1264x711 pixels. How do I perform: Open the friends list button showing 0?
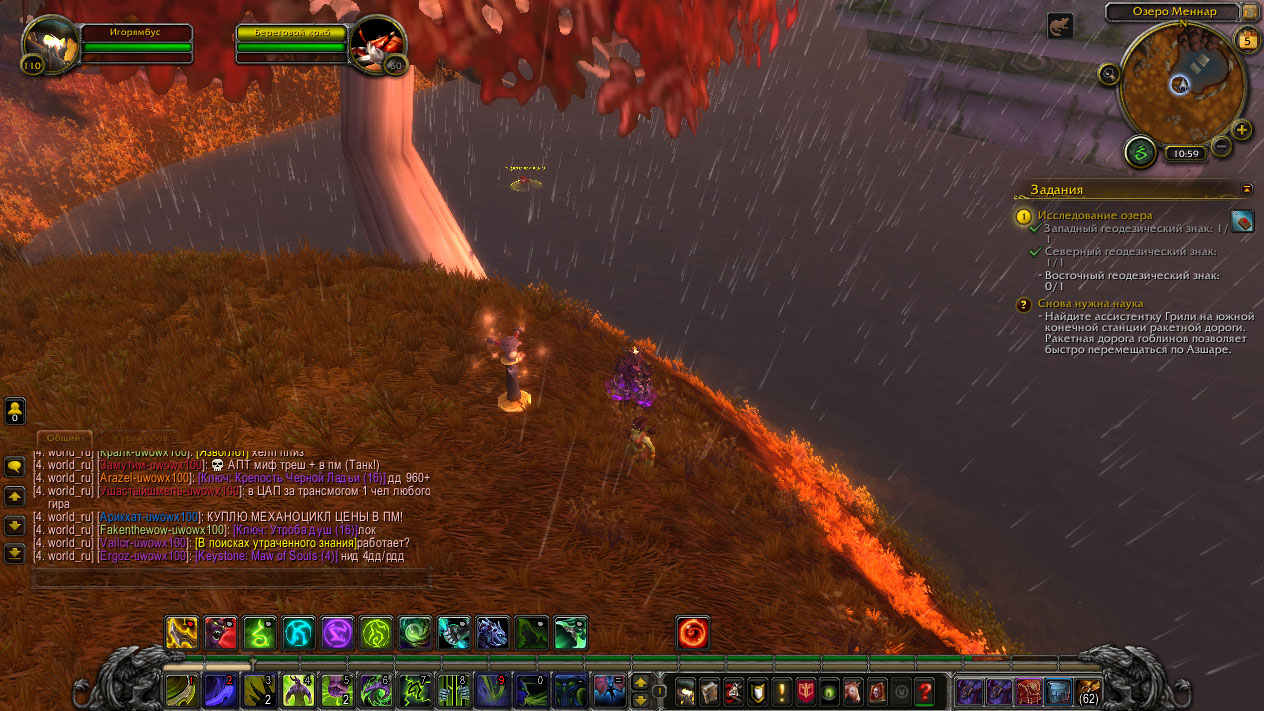click(x=15, y=411)
